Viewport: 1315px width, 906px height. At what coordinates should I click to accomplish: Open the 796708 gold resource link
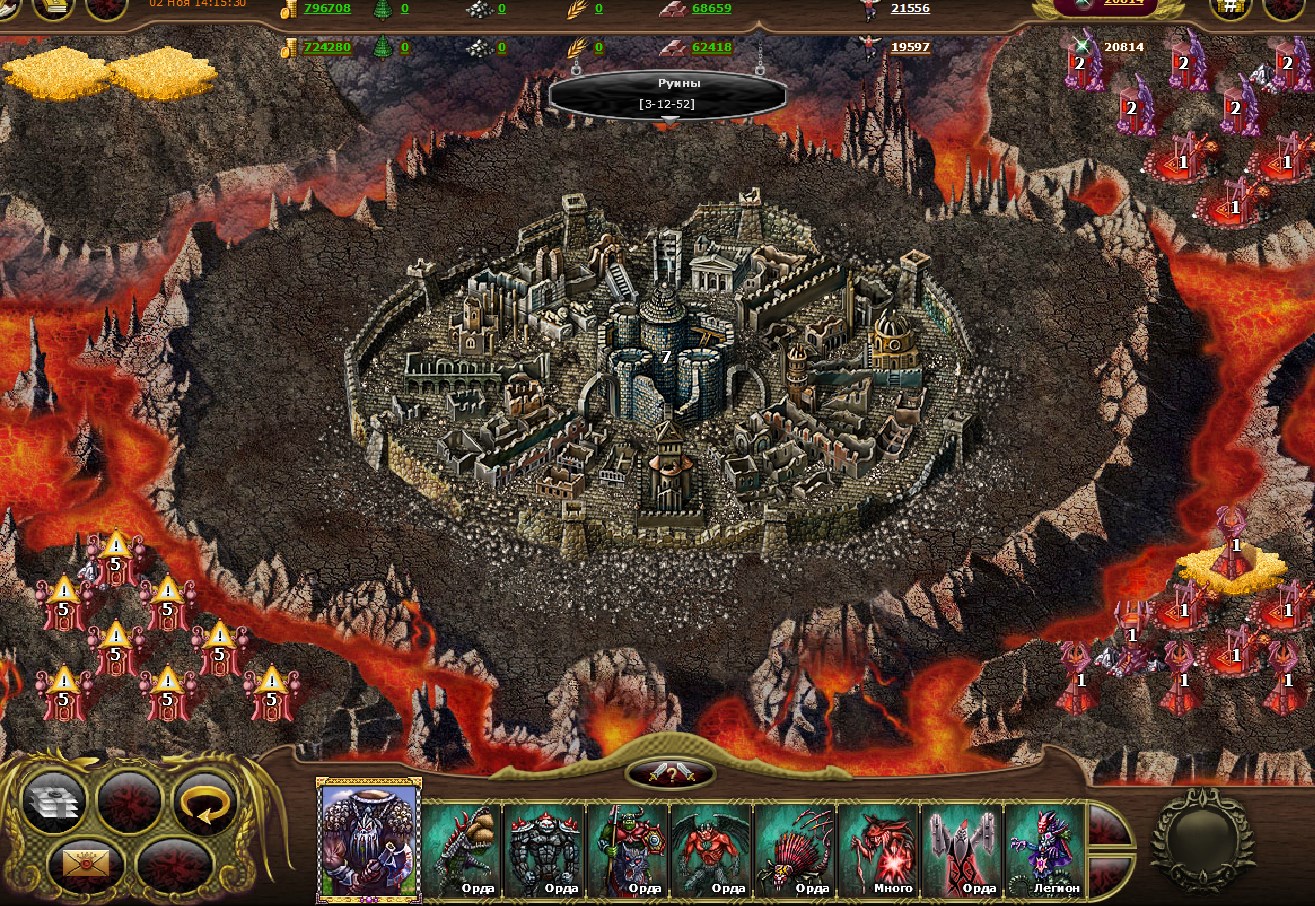point(327,8)
